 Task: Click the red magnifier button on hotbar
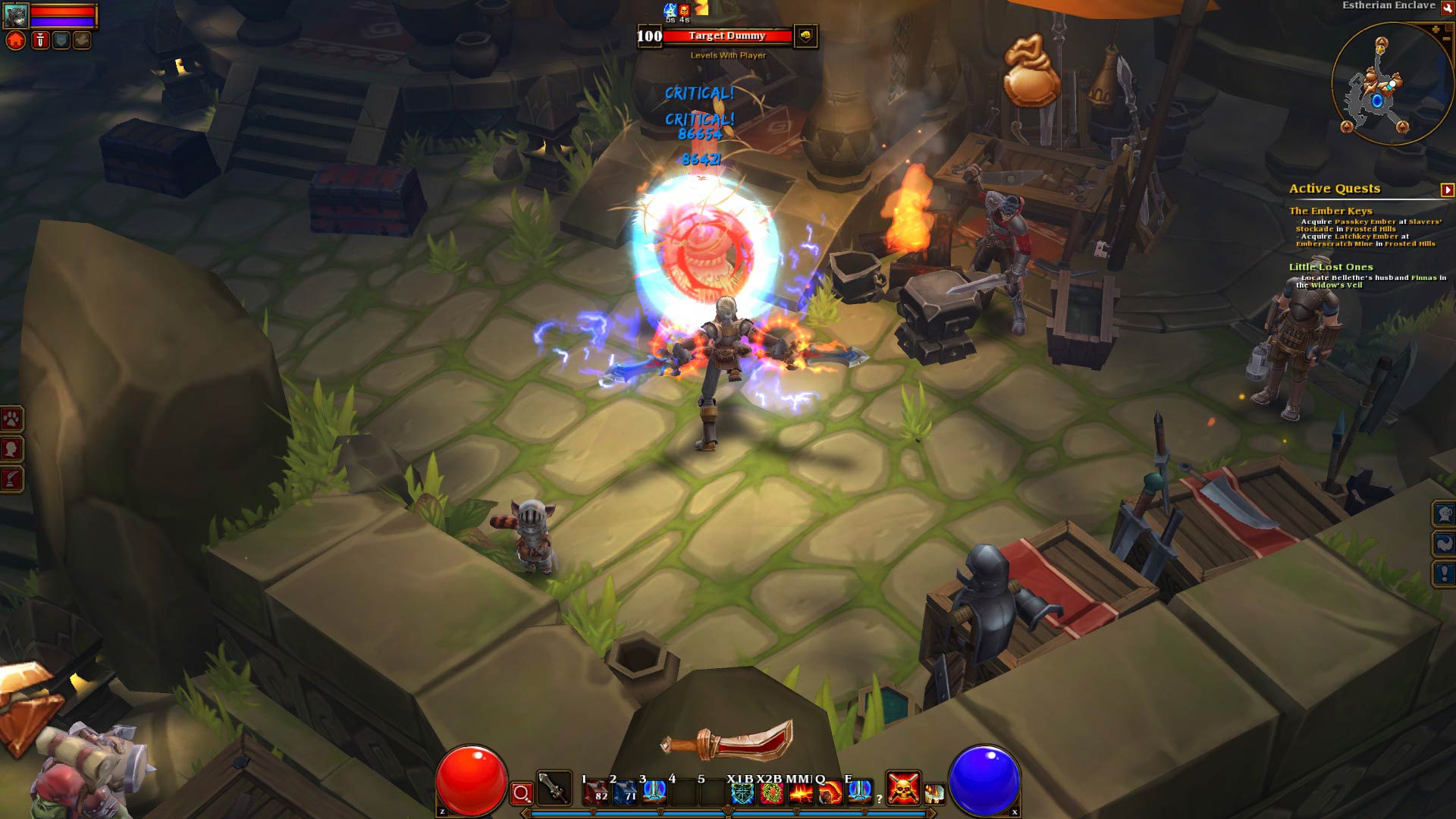(522, 793)
